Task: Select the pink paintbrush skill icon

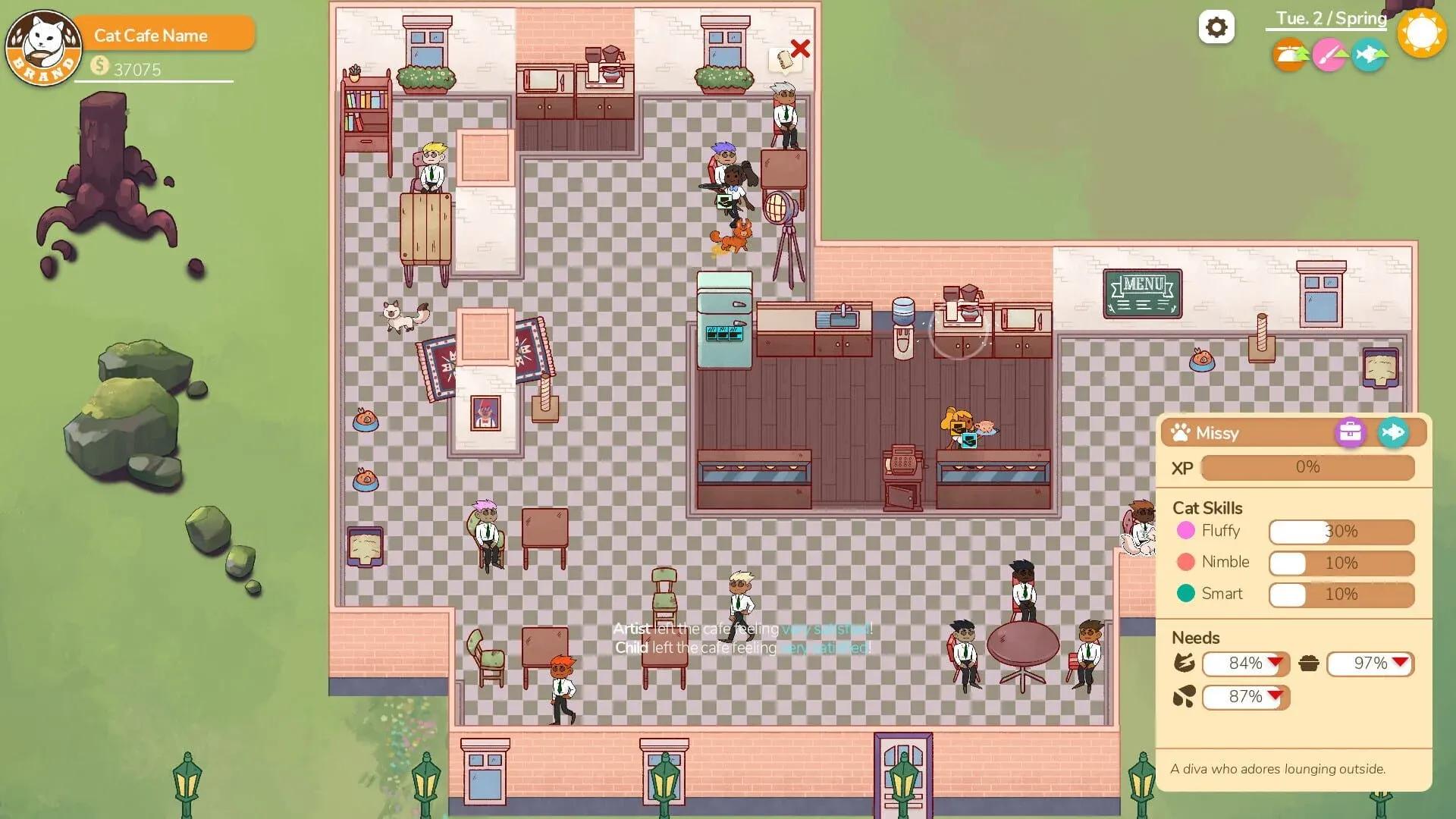Action: click(x=1329, y=55)
